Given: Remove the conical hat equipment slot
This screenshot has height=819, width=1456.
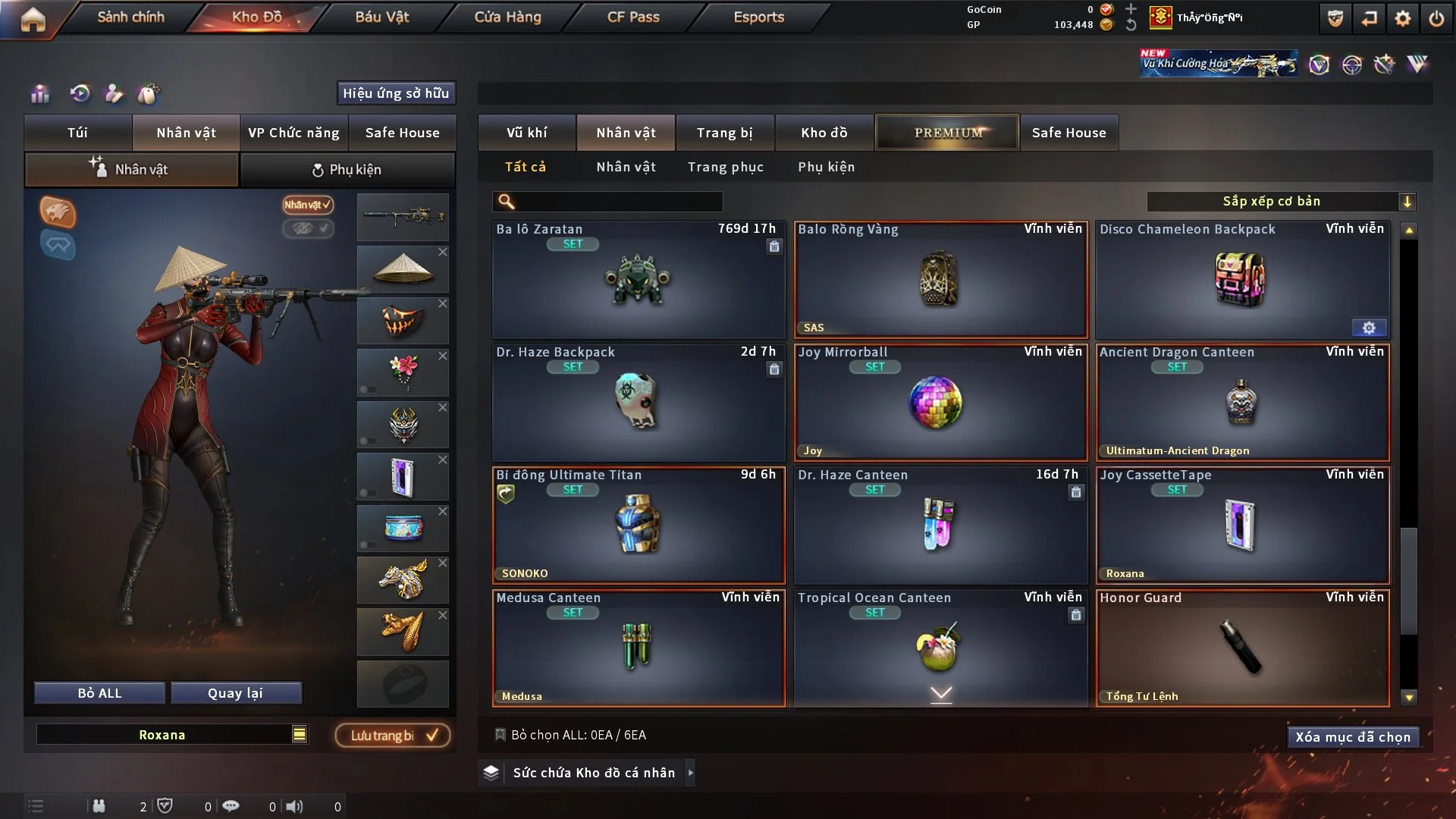Looking at the screenshot, I should point(443,252).
